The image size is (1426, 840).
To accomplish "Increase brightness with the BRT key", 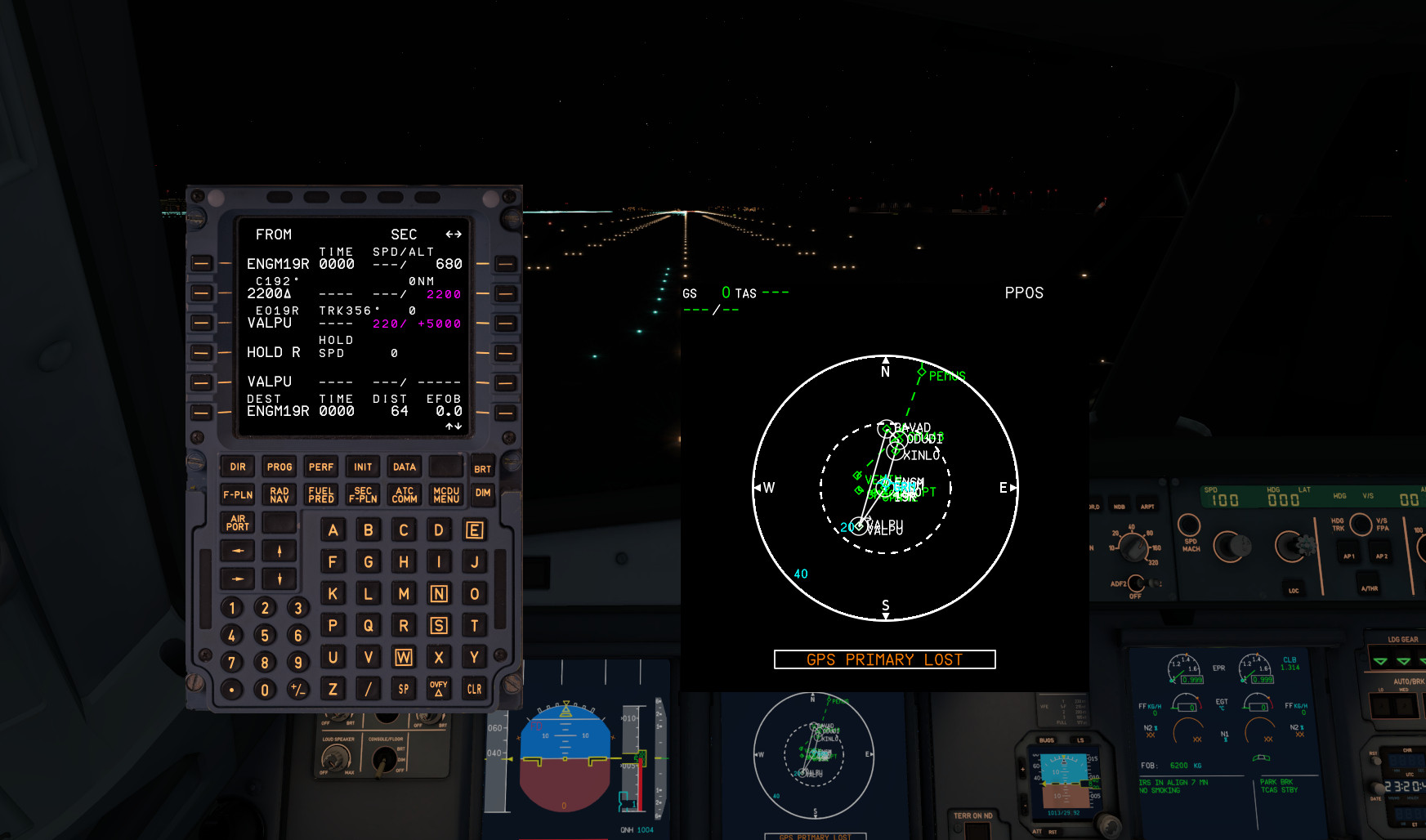I will click(x=483, y=469).
